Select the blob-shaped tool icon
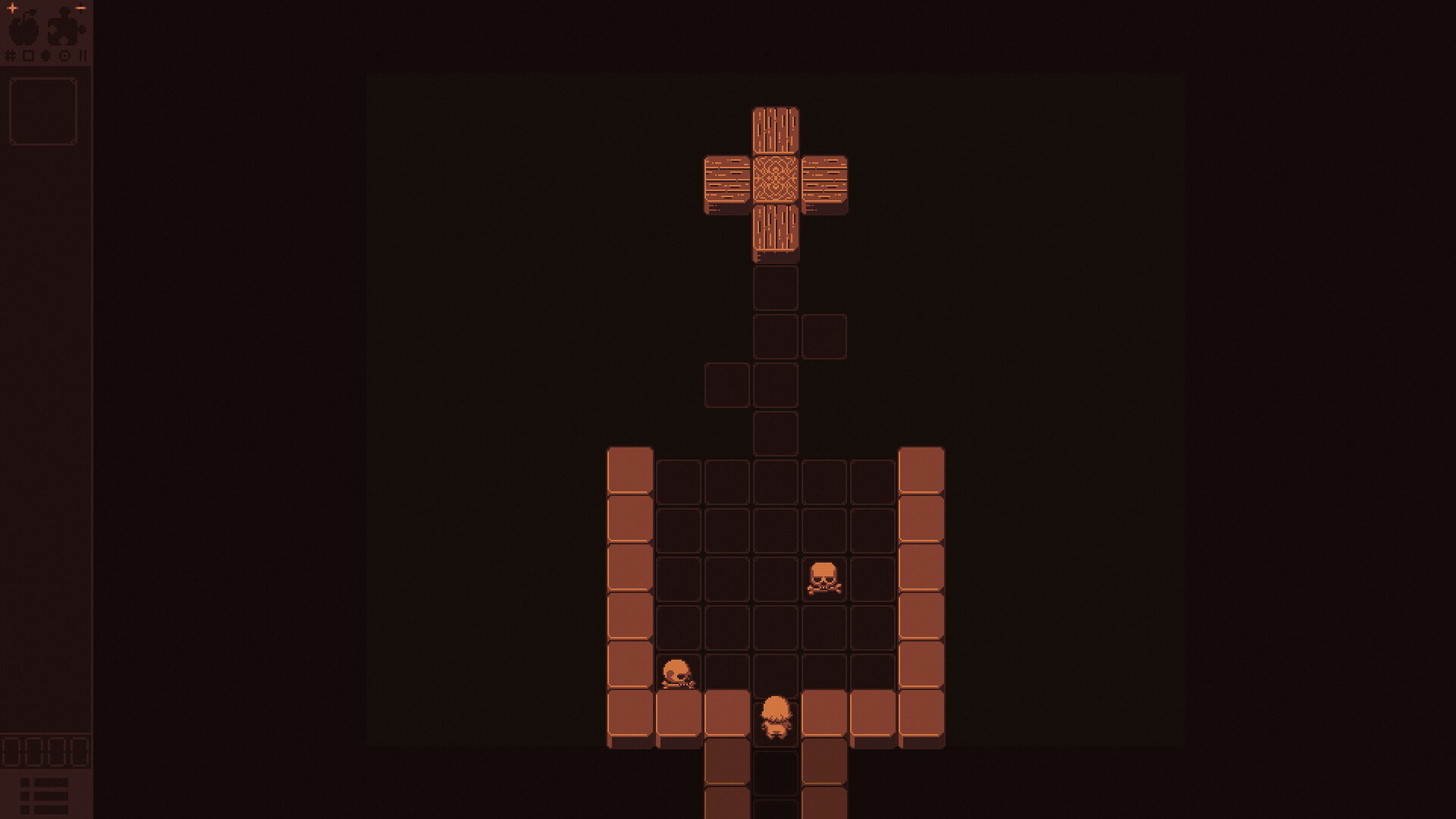1456x819 pixels. click(x=45, y=55)
